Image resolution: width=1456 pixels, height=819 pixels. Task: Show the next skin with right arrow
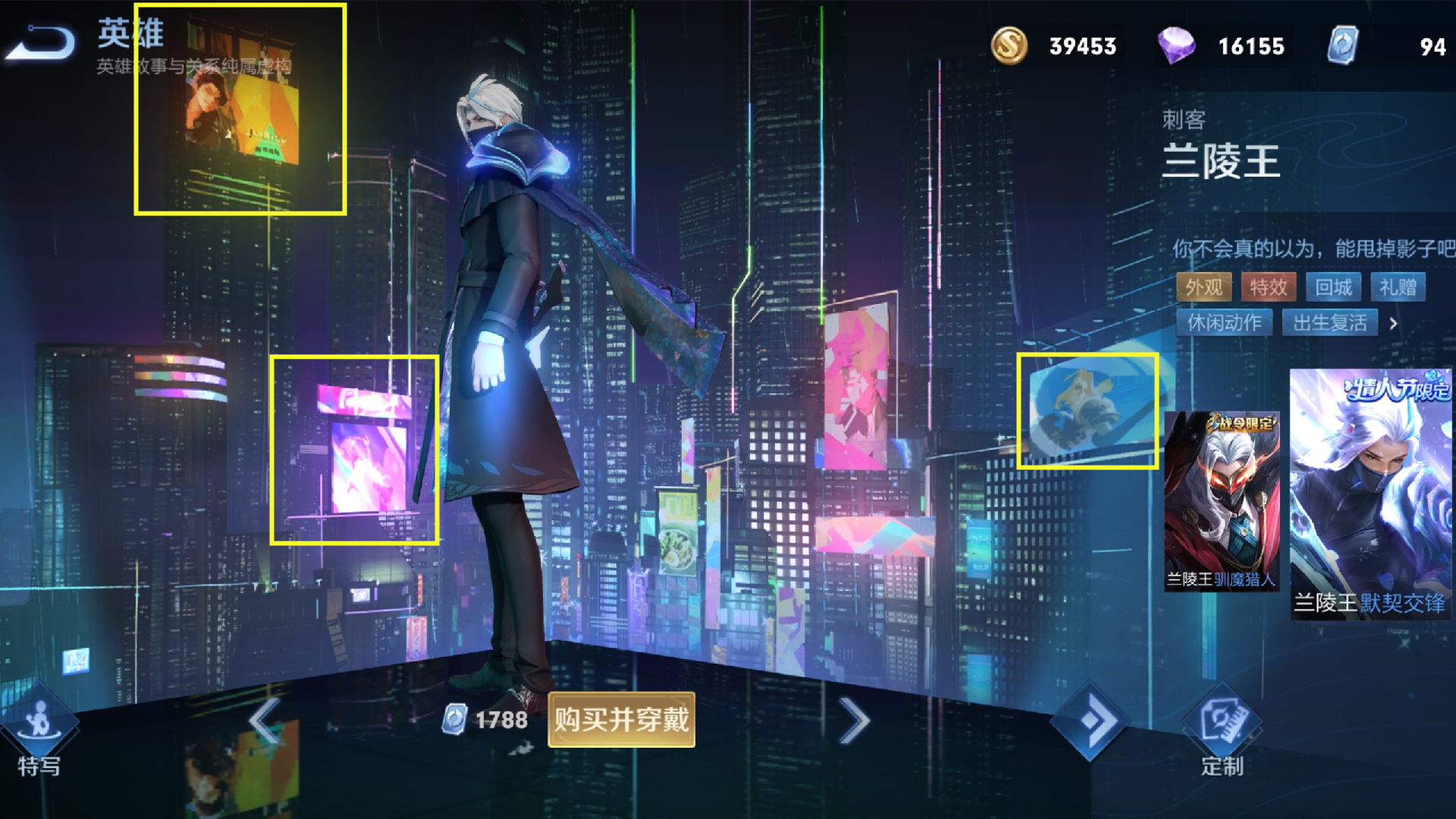tap(855, 720)
